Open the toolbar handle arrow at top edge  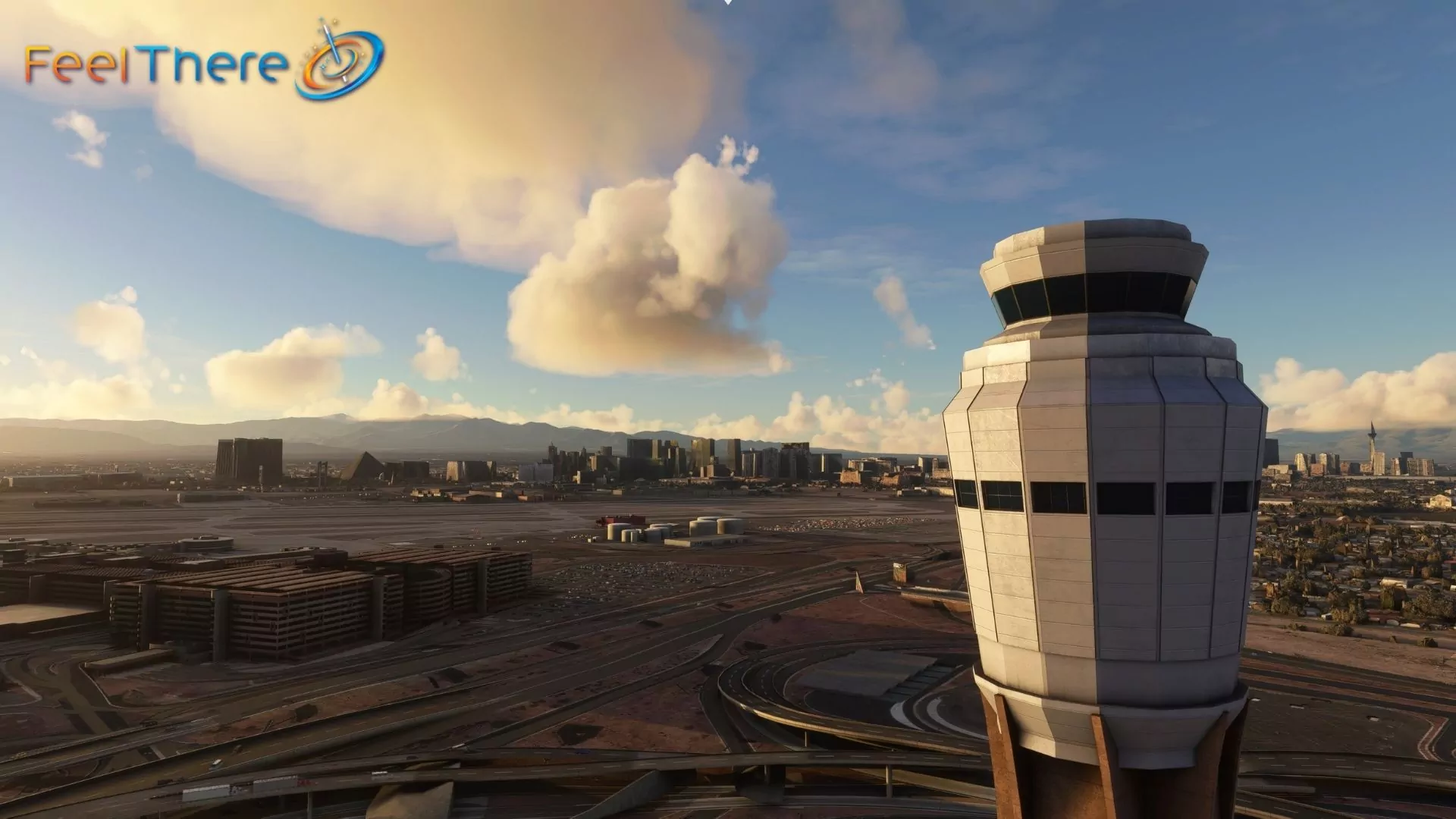pyautogui.click(x=728, y=2)
